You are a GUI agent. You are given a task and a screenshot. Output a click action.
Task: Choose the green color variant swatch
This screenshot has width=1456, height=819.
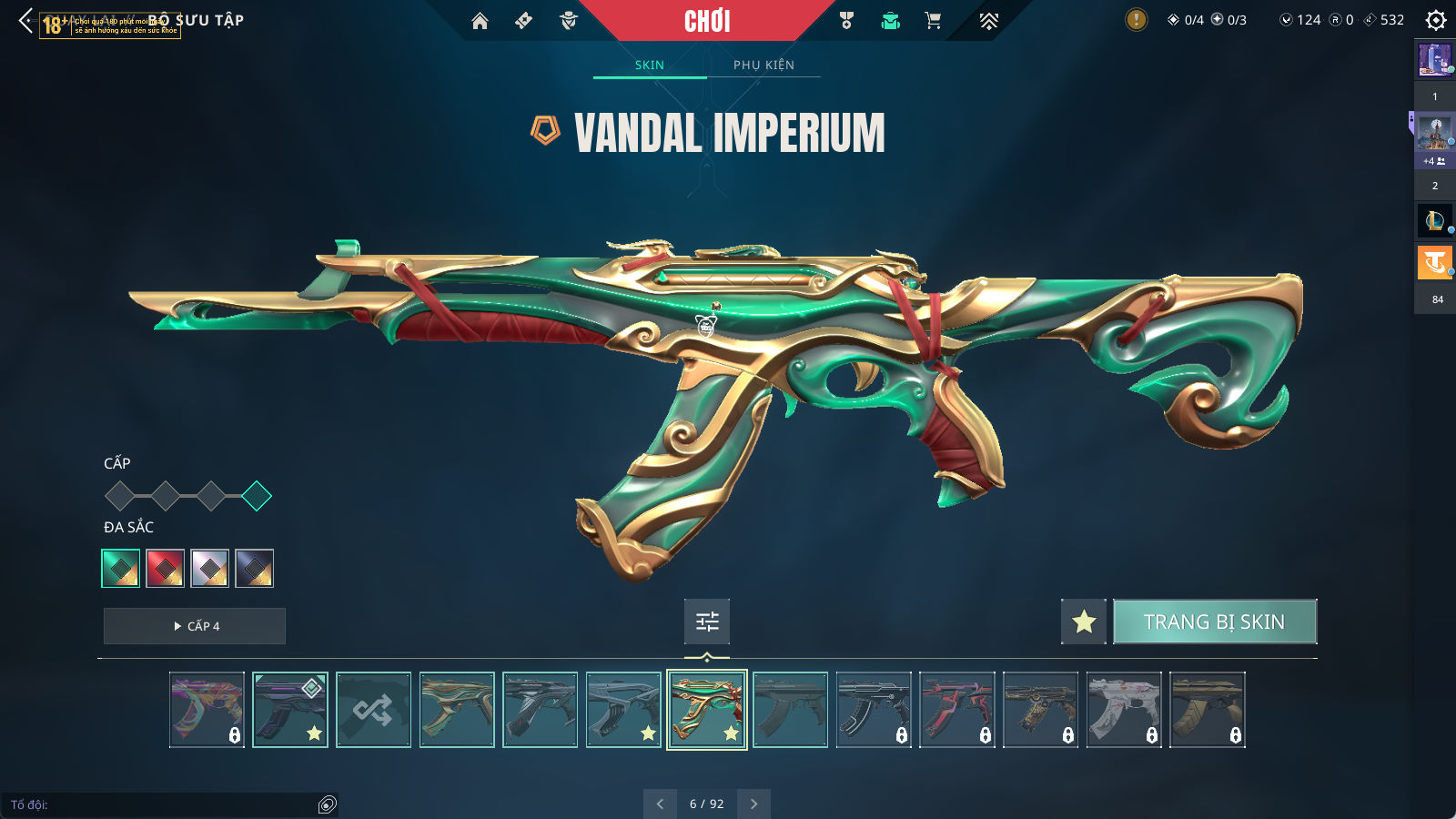point(121,569)
